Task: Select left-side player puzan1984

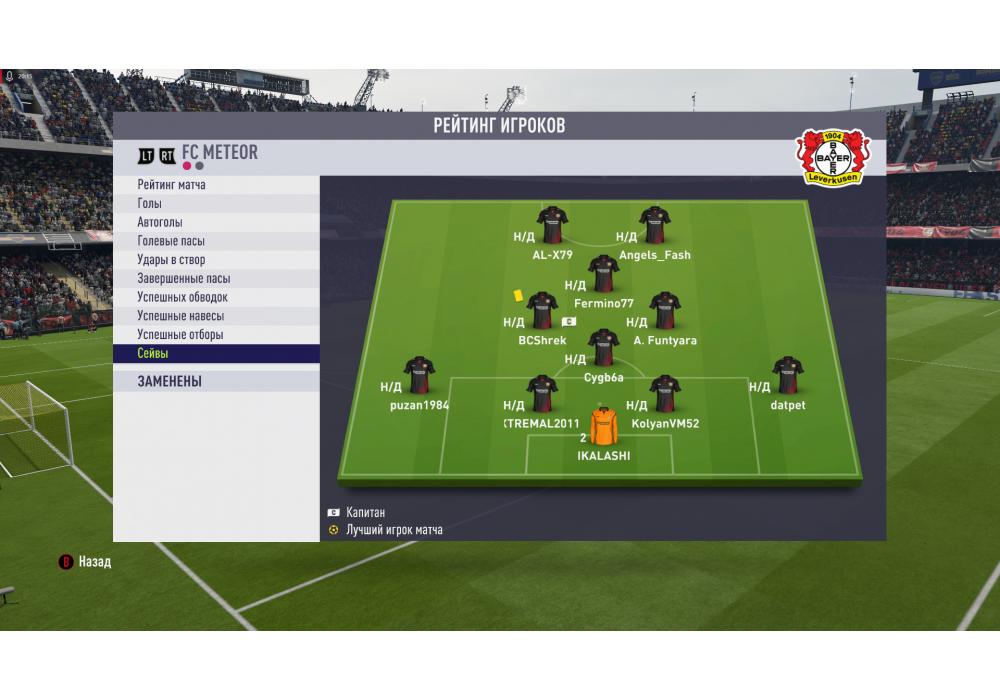Action: pyautogui.click(x=419, y=376)
